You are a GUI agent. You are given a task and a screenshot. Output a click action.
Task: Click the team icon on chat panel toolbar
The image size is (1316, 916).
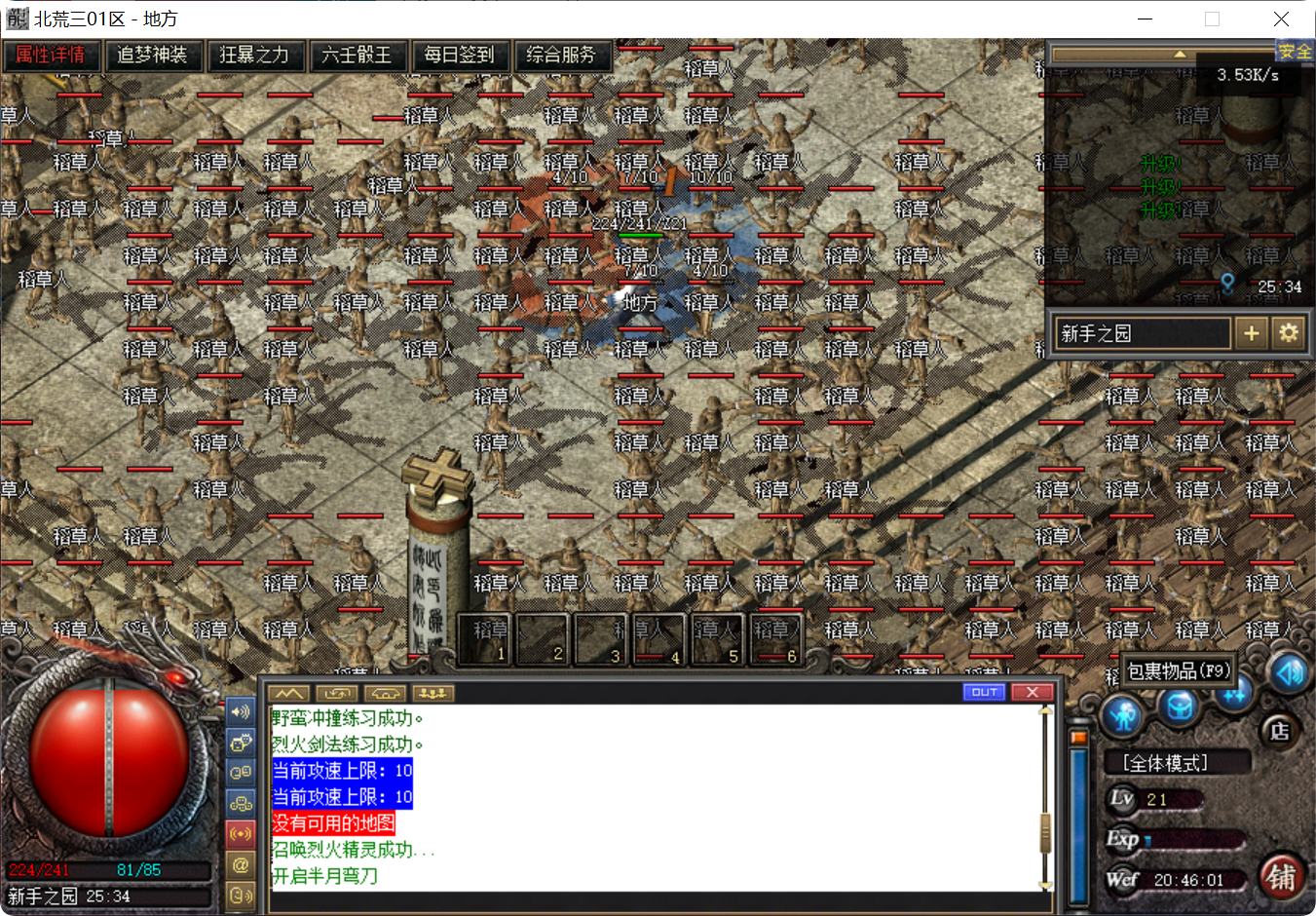(x=433, y=694)
